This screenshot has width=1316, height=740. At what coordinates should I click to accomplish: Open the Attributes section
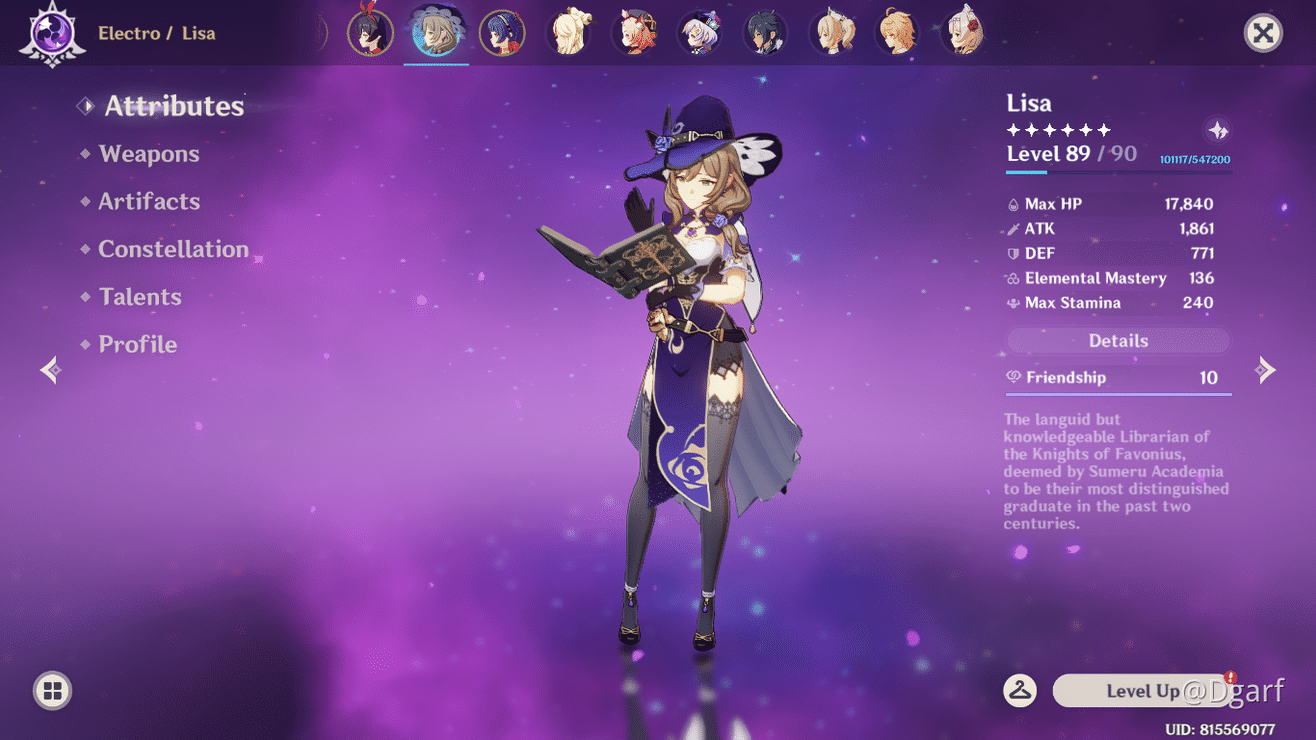(x=173, y=106)
